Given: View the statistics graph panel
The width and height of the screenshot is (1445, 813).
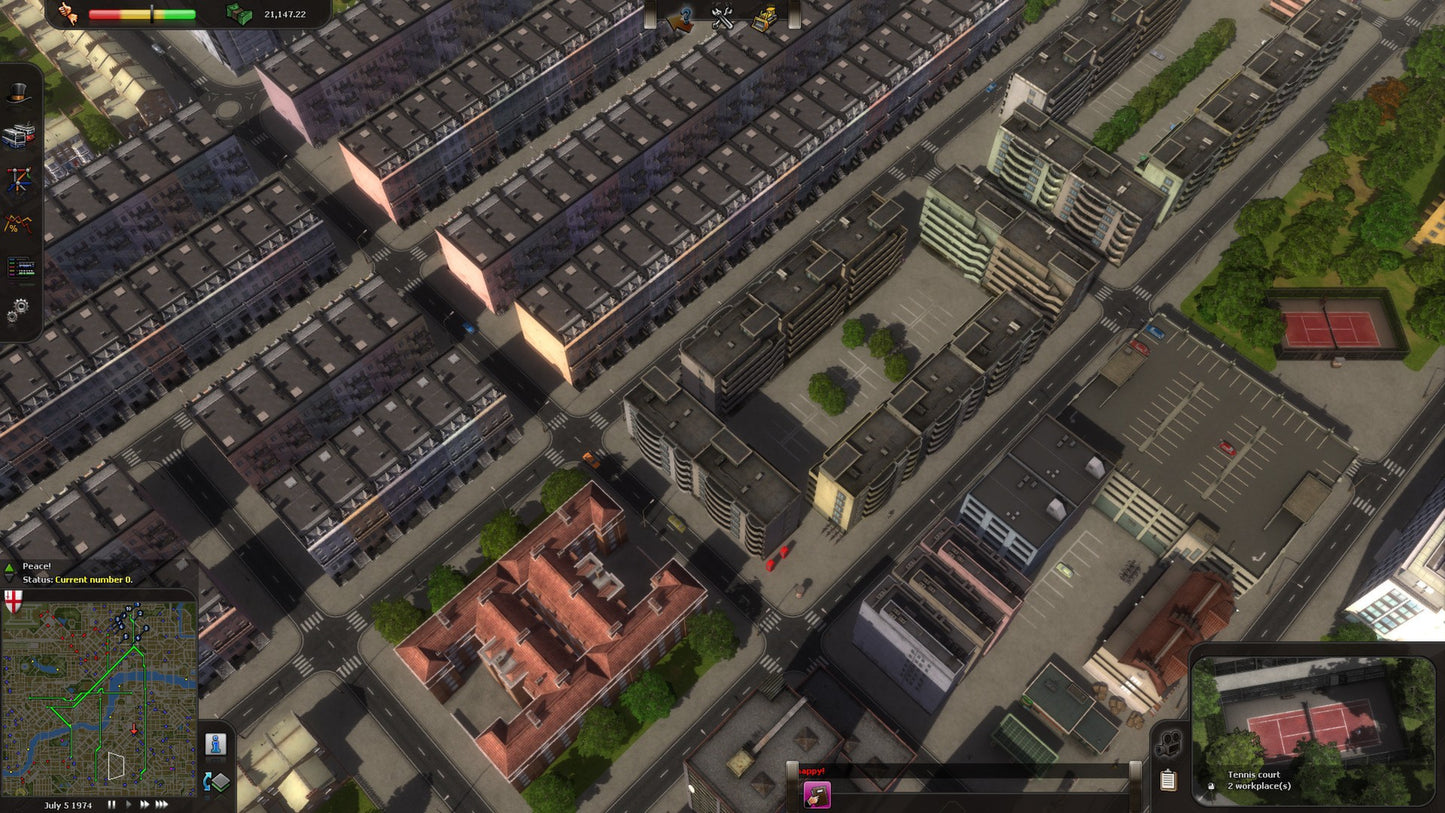Looking at the screenshot, I should pyautogui.click(x=18, y=222).
